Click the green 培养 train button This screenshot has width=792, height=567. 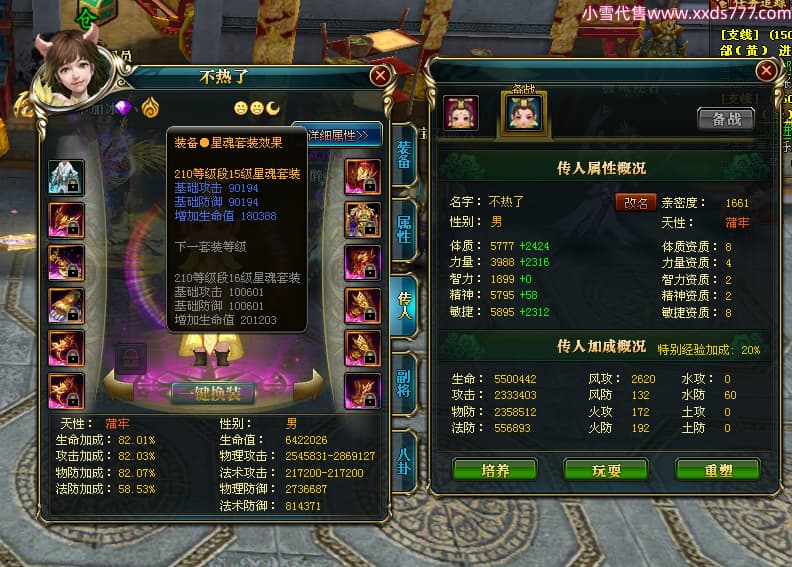click(495, 469)
